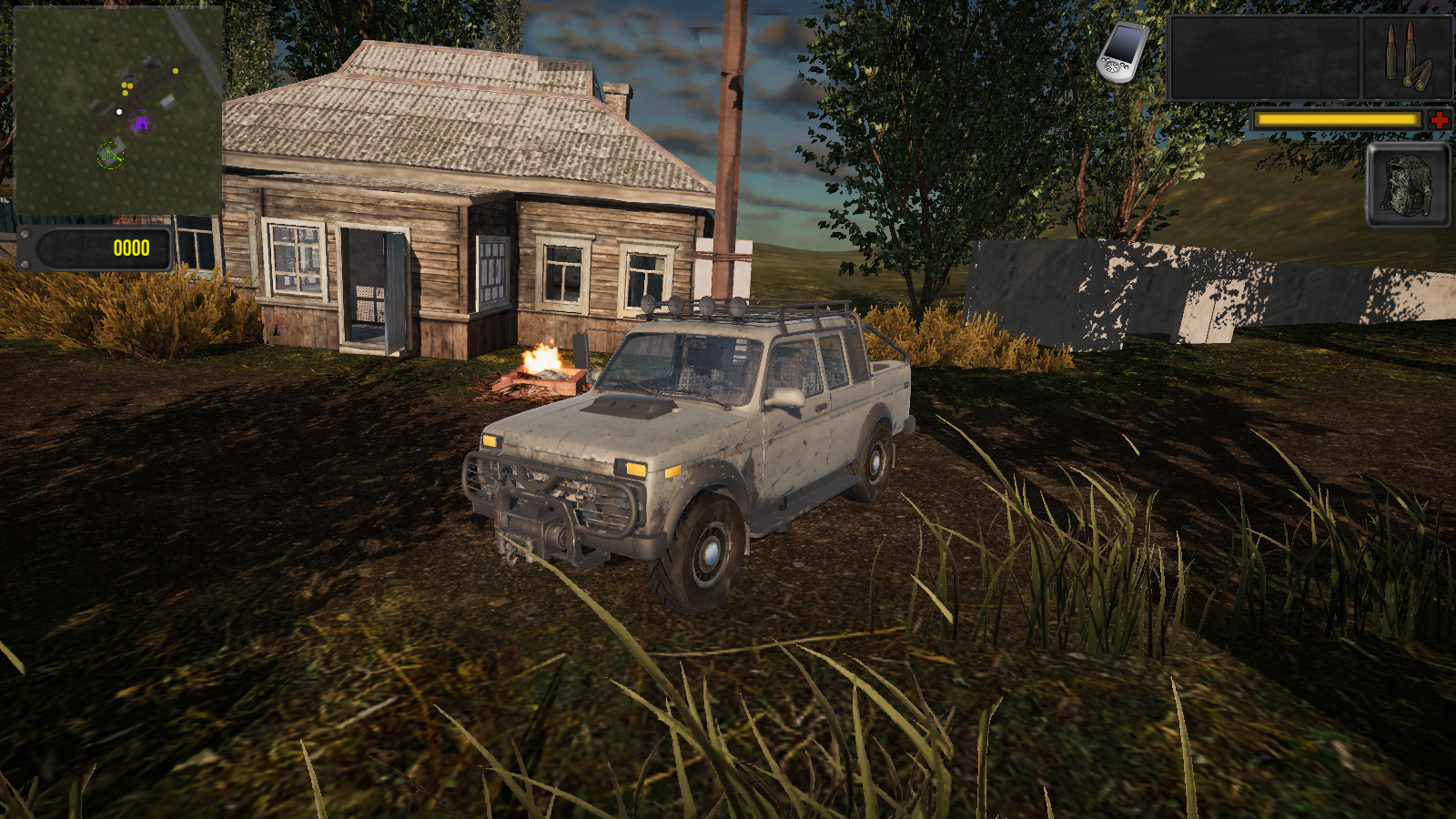1456x819 pixels.
Task: Click the red medkit cross icon
Action: [x=1440, y=119]
